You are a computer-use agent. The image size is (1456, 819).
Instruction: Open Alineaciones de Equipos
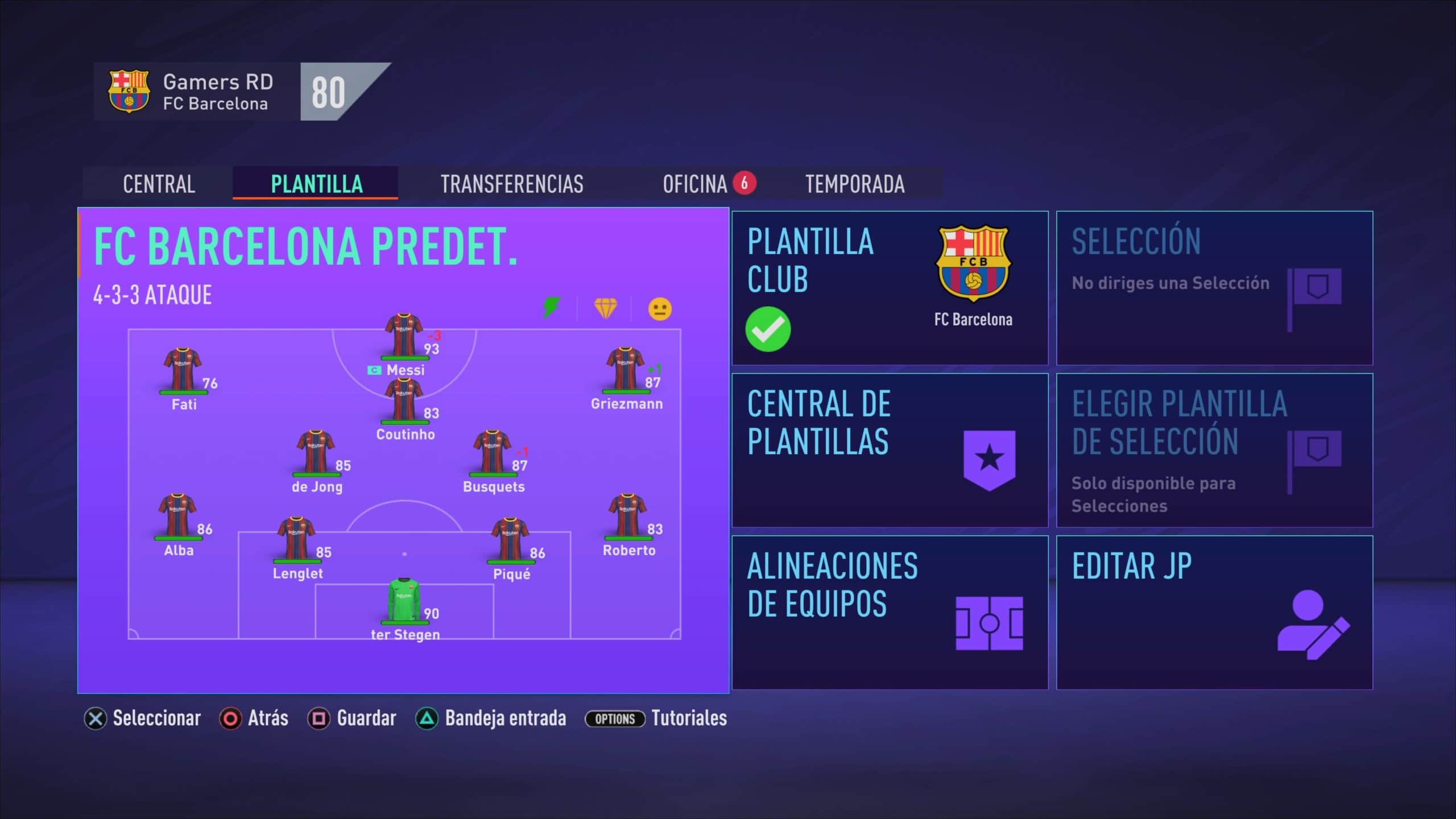click(x=890, y=612)
